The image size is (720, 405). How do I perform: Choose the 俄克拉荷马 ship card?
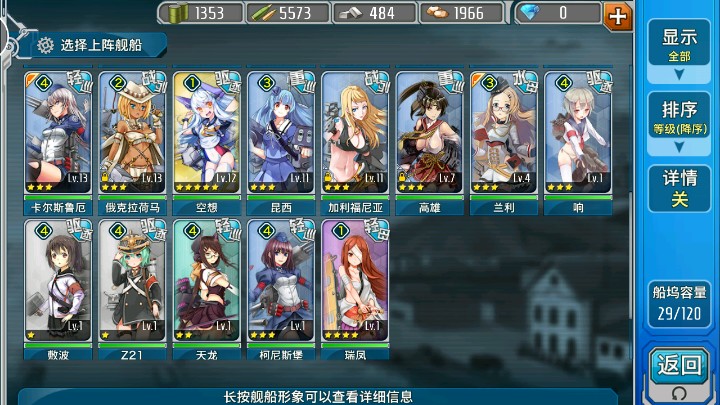pos(132,135)
